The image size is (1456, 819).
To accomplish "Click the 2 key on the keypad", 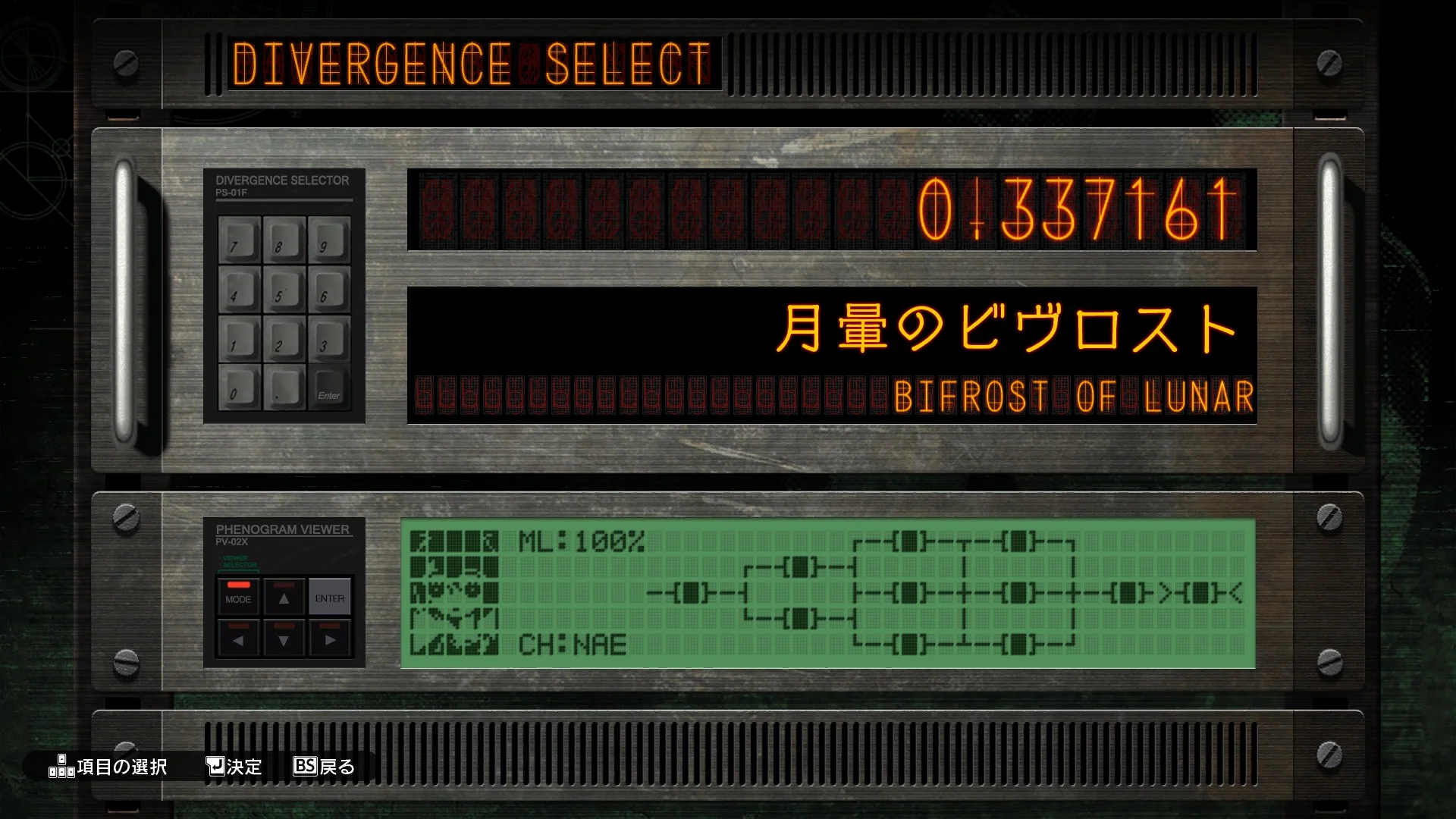I will point(284,338).
